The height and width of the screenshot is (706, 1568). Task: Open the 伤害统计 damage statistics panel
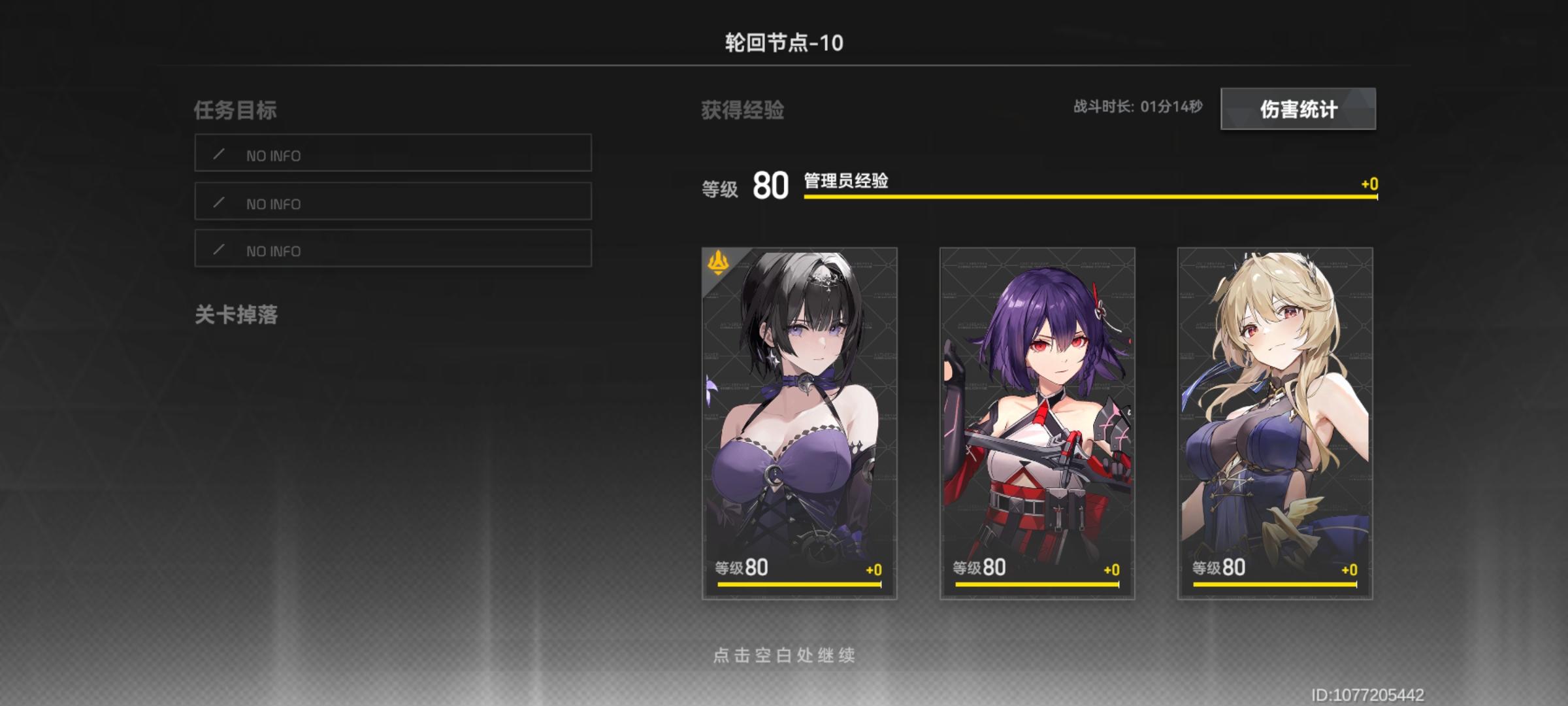[1299, 110]
